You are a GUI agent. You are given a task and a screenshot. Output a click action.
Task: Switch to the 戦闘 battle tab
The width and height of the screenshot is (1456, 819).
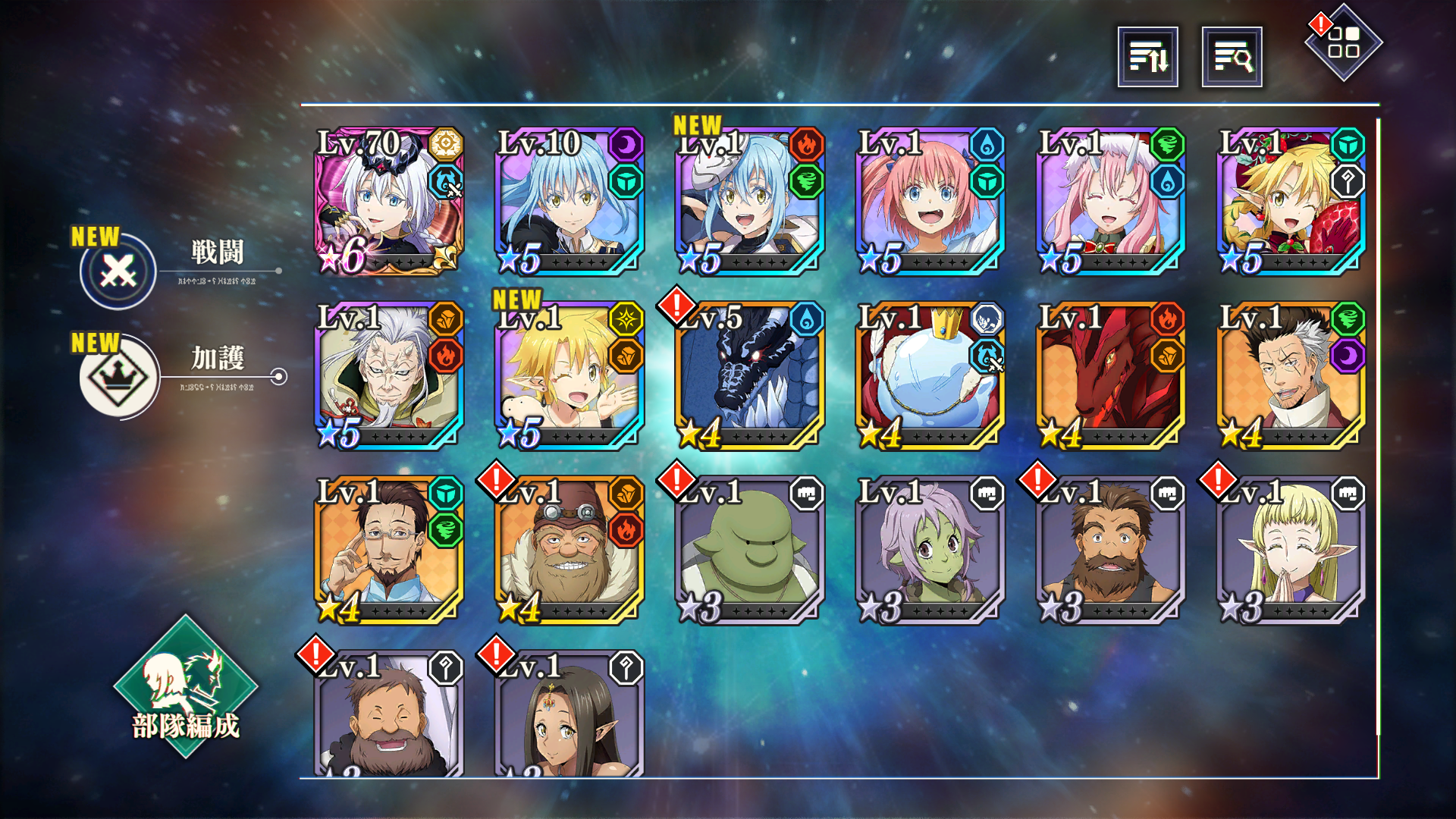point(119,271)
